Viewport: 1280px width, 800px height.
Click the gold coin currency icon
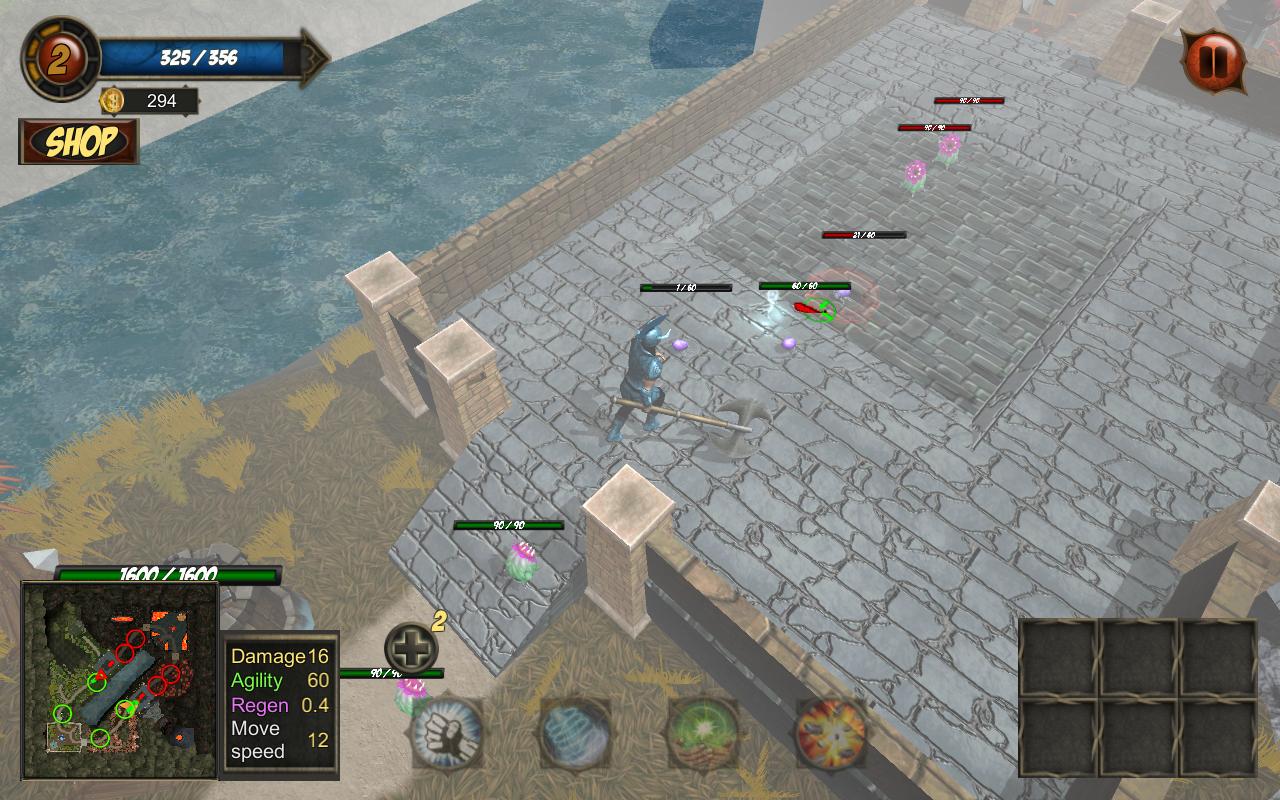pyautogui.click(x=113, y=100)
